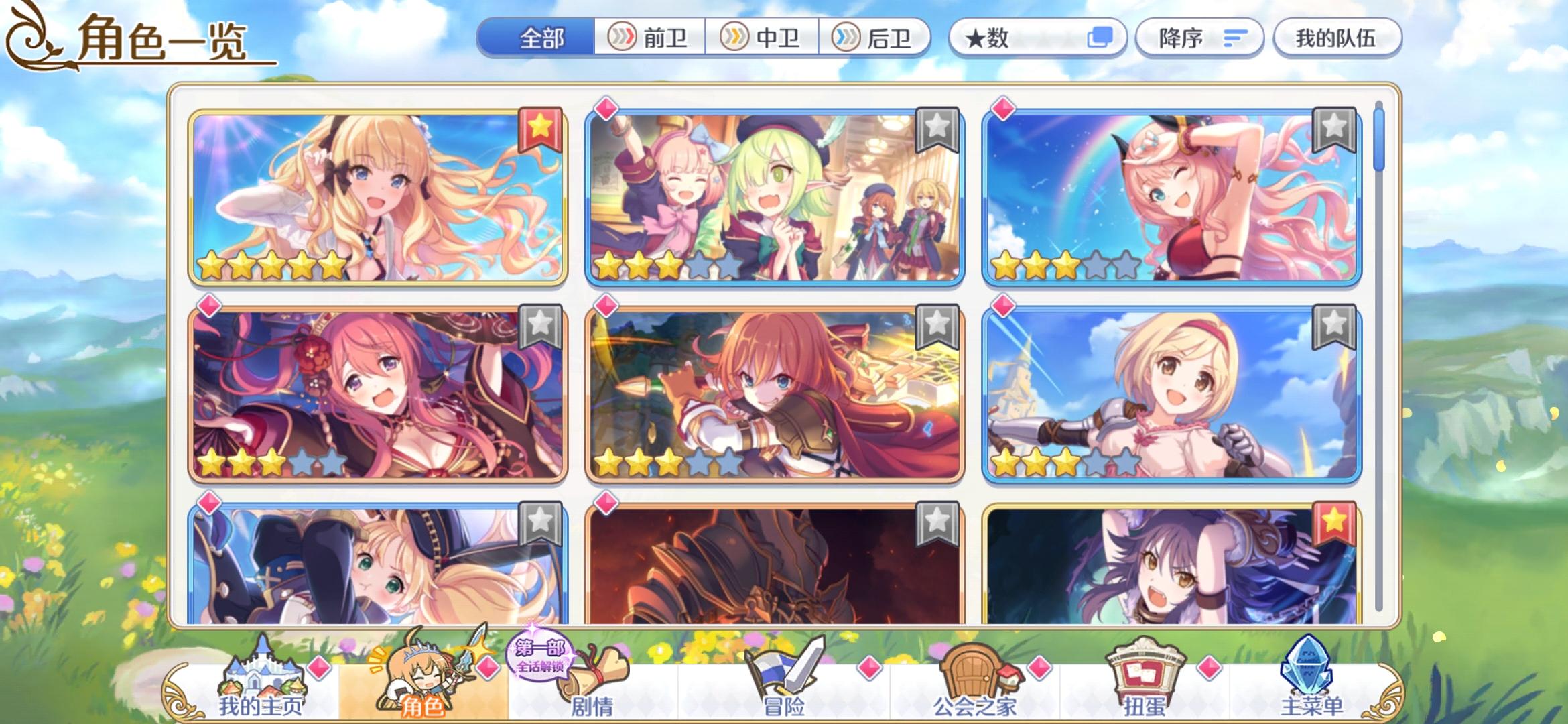Screen dimensions: 1568x724
Task: Open 我的队伍 my teams screen
Action: coord(1337,38)
